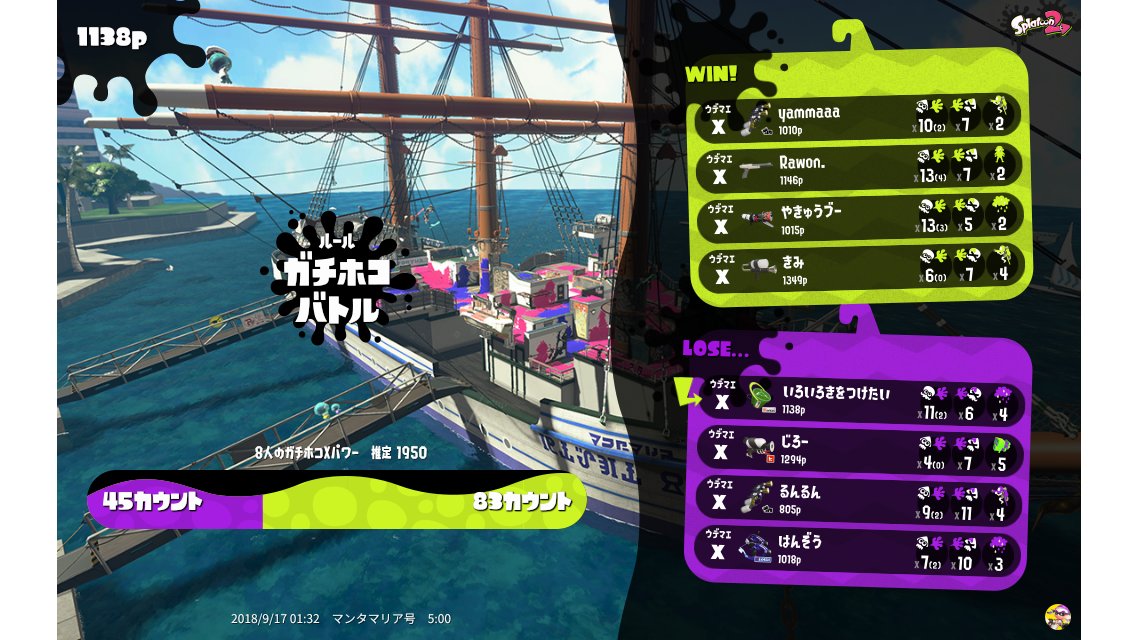
Task: Click the Splatoon 2 logo
Action: pyautogui.click(x=1041, y=24)
